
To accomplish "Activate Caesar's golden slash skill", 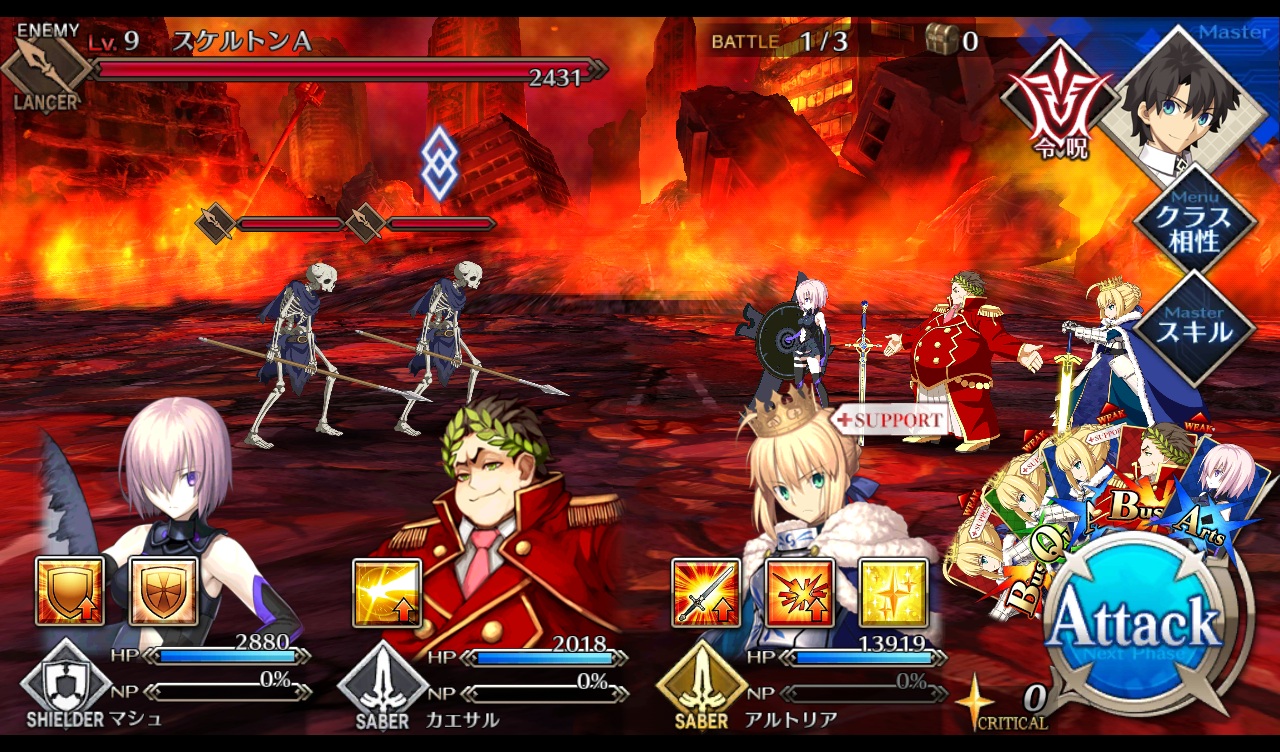I will pos(387,593).
